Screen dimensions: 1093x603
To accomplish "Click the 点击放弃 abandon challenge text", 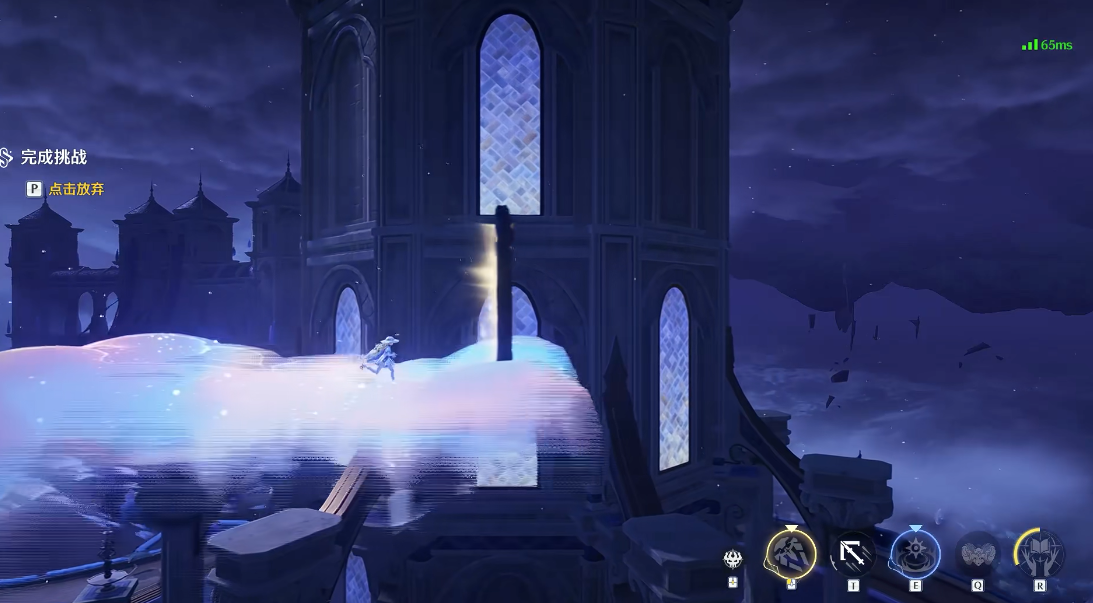I will [76, 188].
